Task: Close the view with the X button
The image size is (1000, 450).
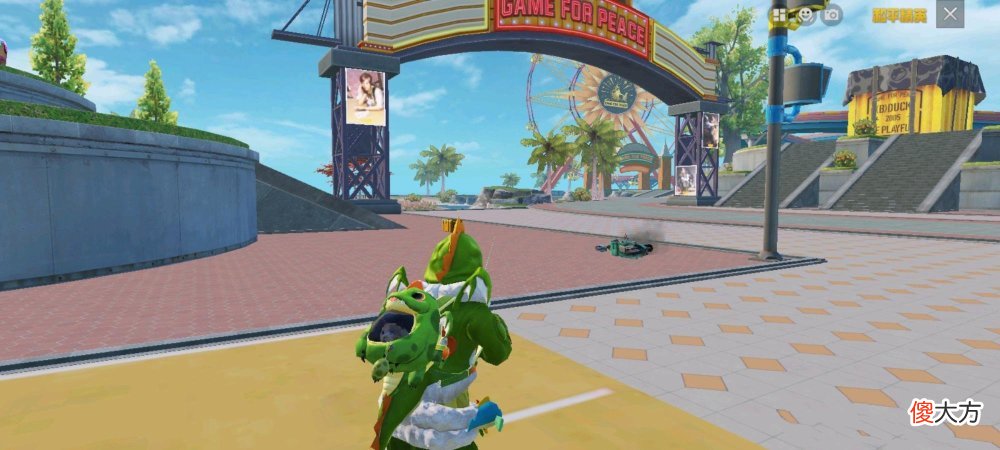Action: coord(950,14)
